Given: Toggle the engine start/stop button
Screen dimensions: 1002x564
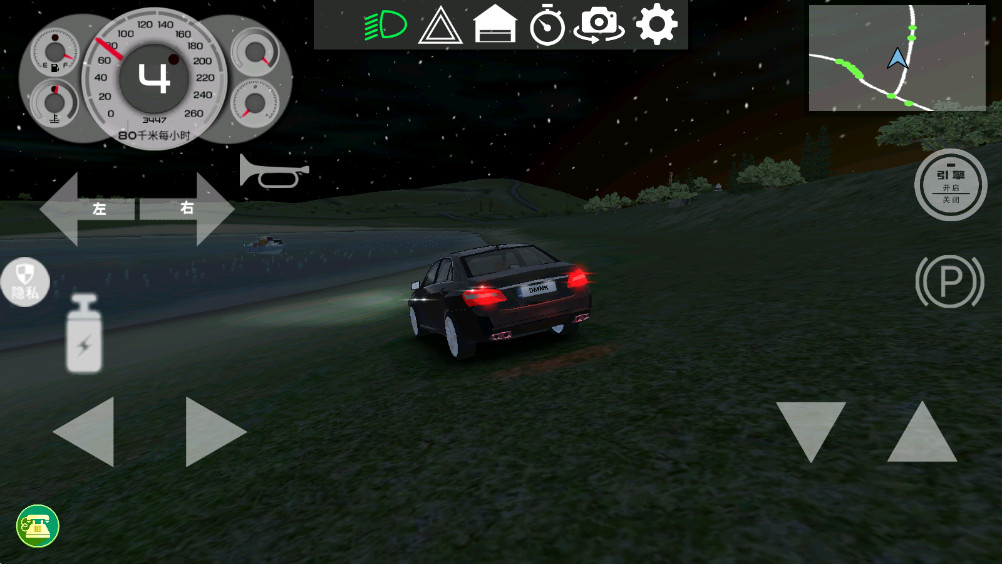Looking at the screenshot, I should (x=950, y=185).
